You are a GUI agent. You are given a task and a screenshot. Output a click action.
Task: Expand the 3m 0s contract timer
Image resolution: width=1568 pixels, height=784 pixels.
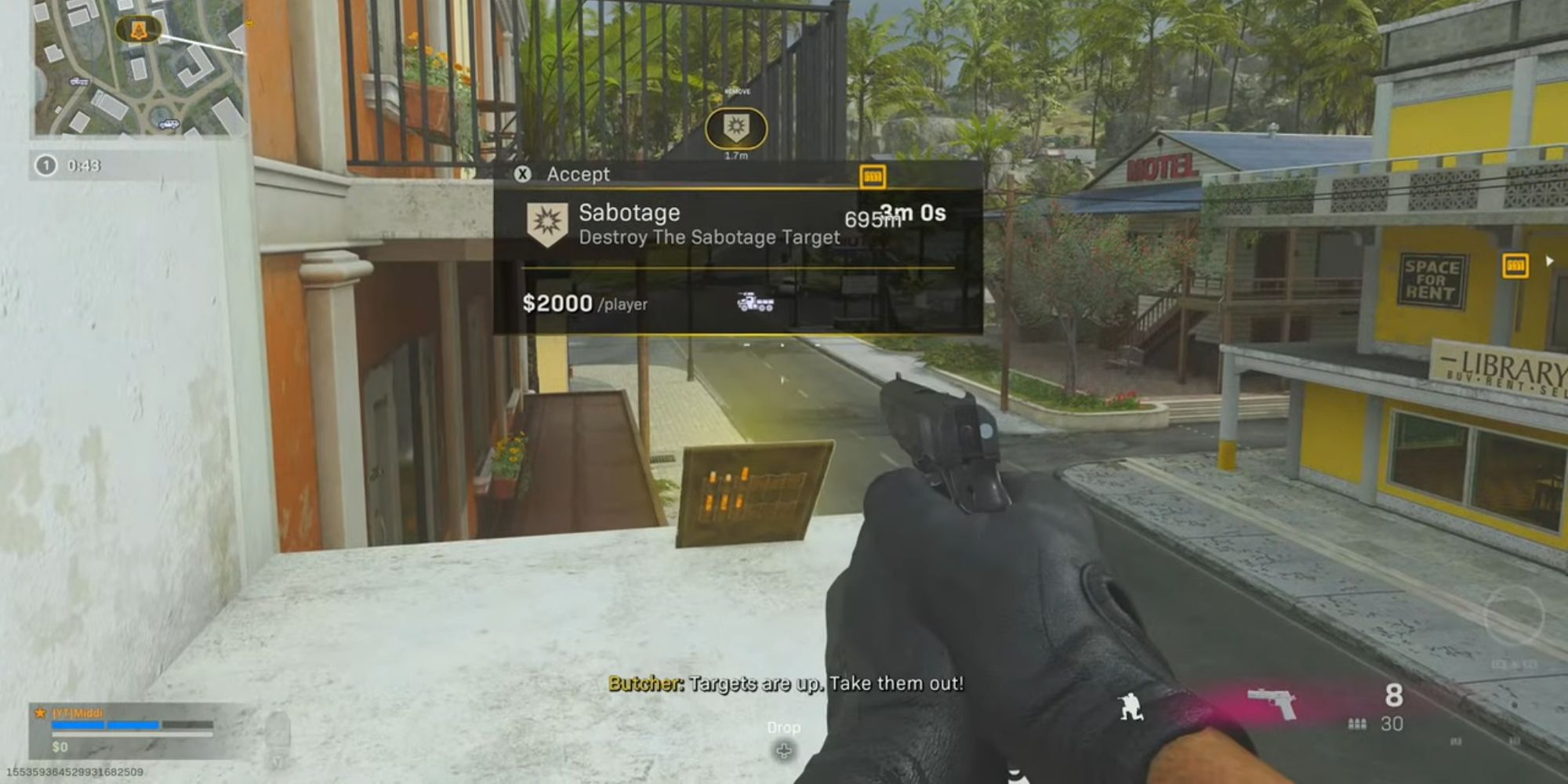coord(913,213)
